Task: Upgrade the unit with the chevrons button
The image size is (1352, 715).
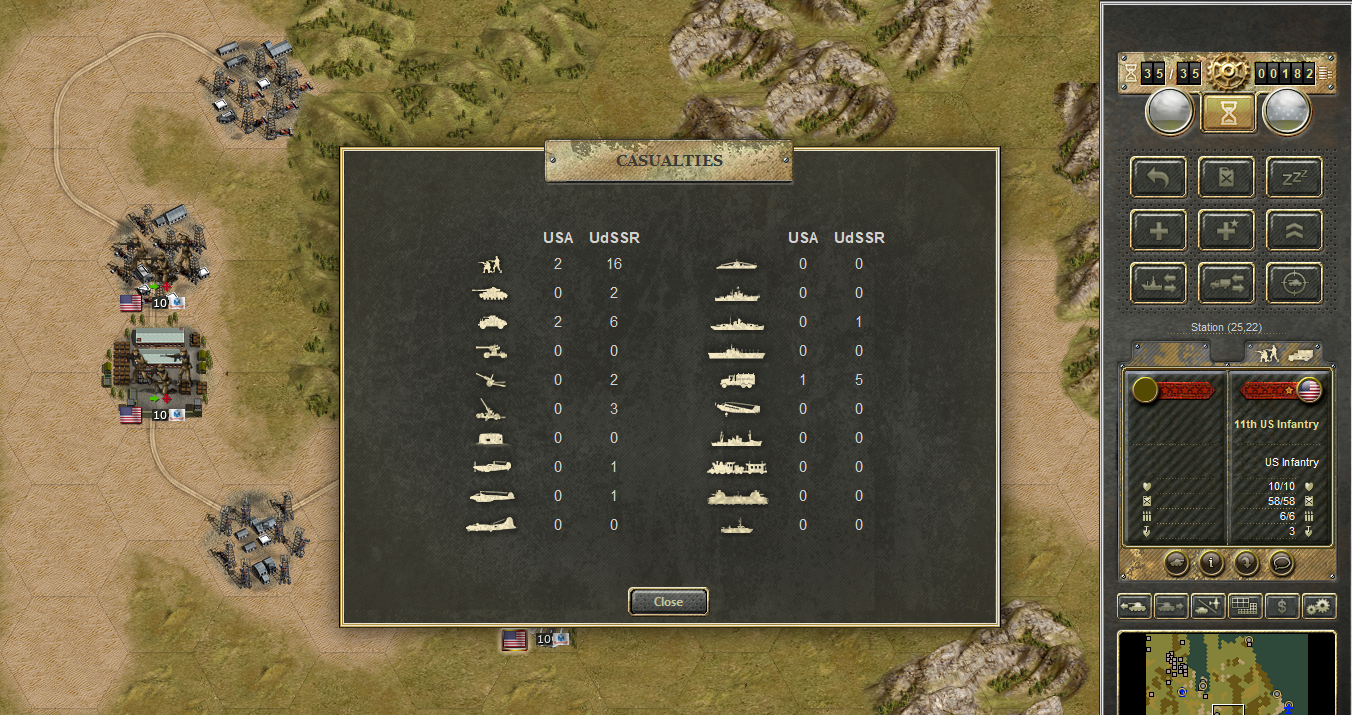Action: point(1294,230)
